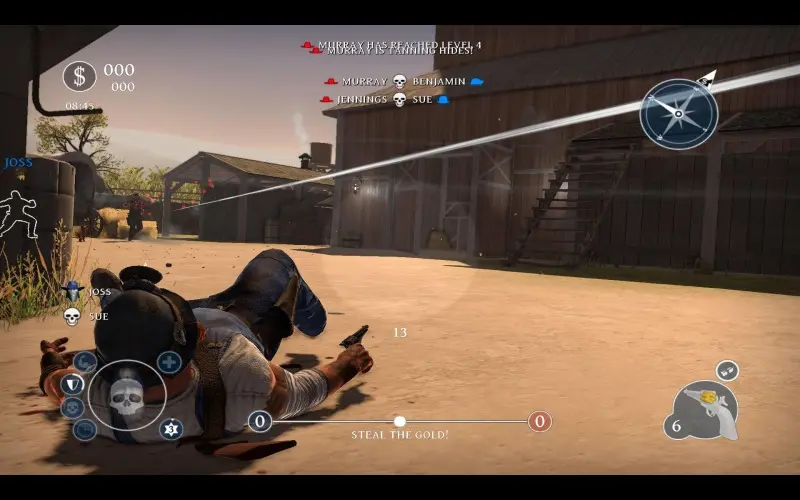Select the revolver weapon icon

click(x=711, y=410)
